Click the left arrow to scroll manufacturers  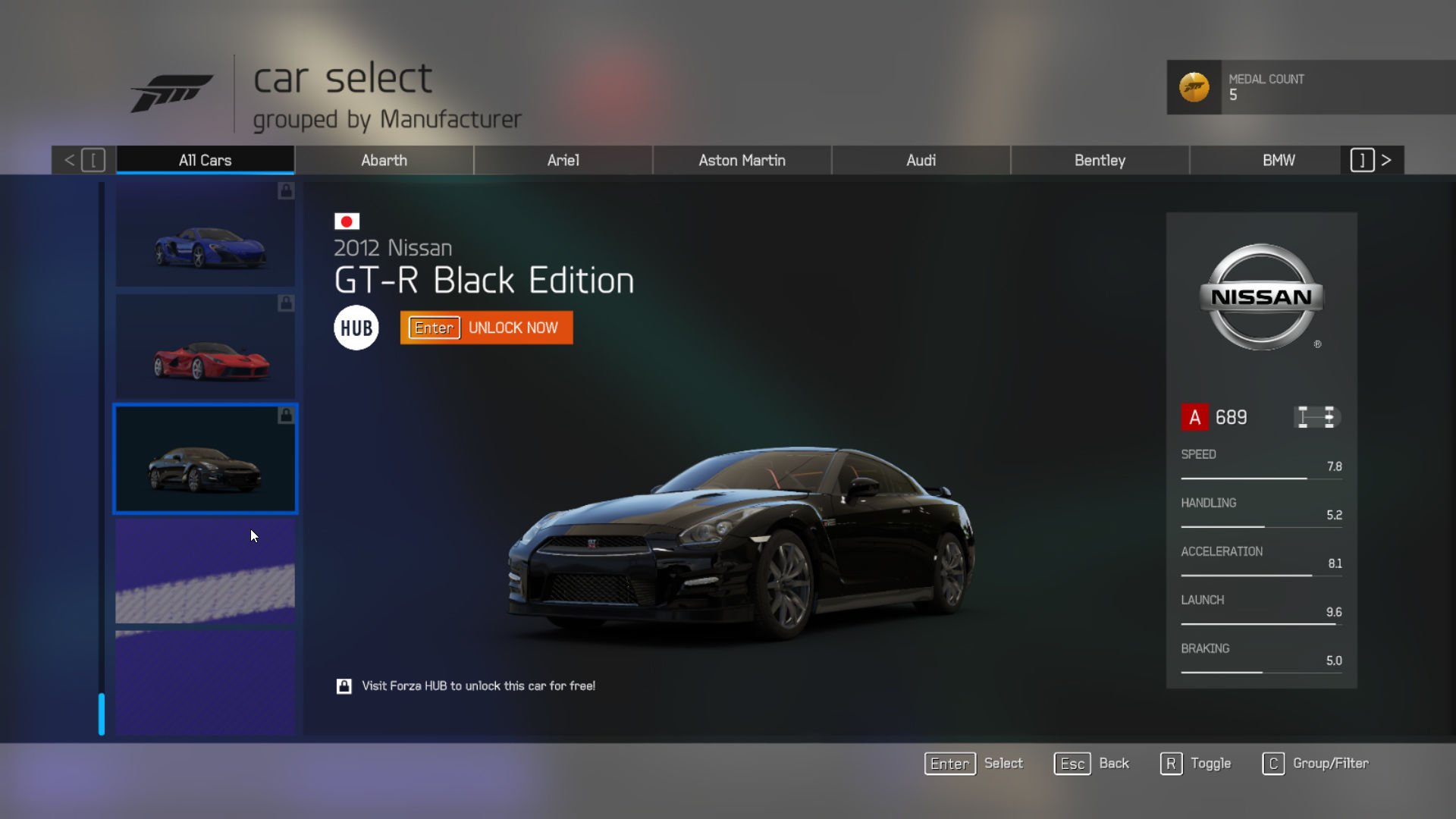pyautogui.click(x=69, y=160)
